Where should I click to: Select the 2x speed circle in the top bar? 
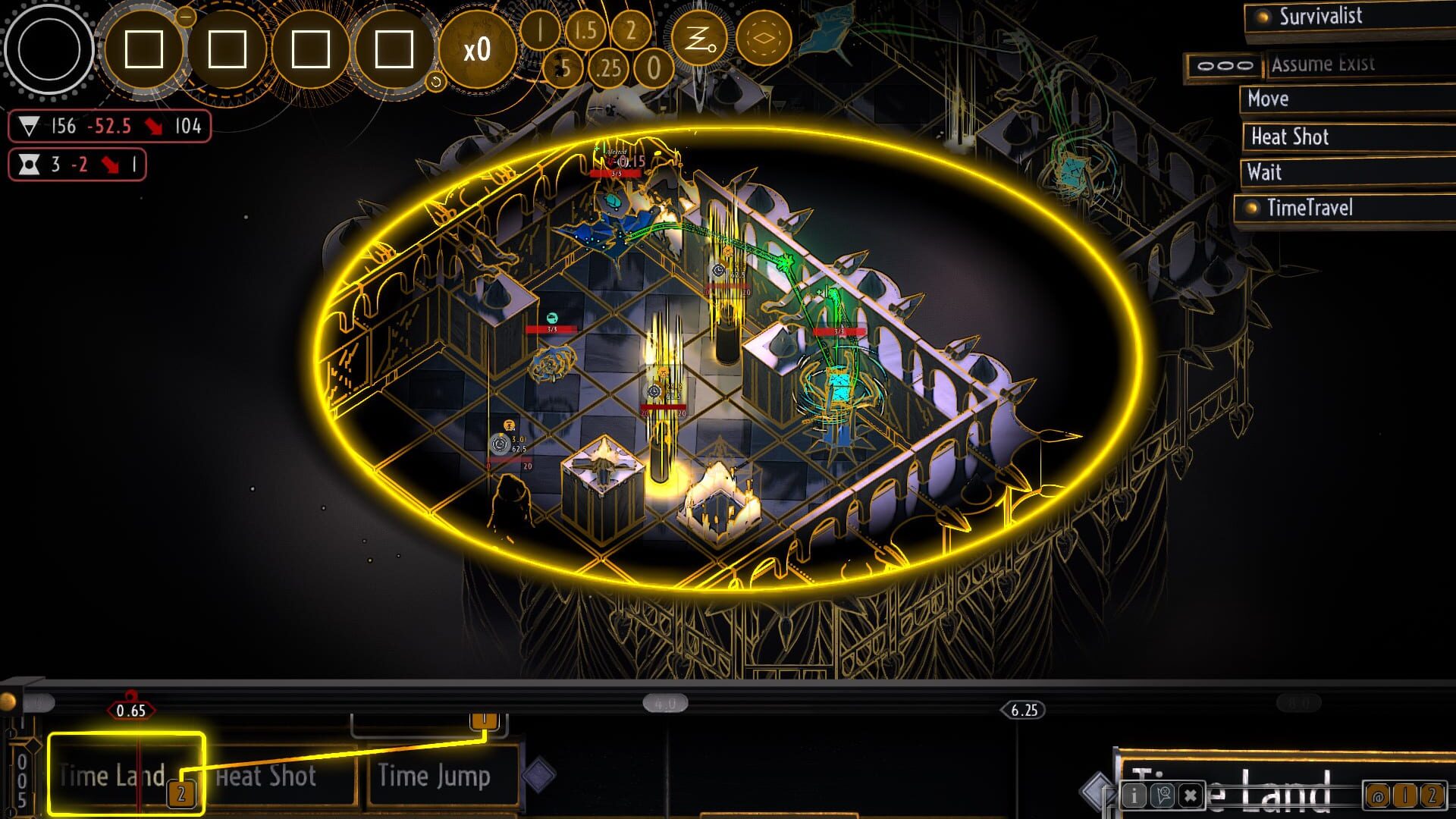tap(631, 33)
